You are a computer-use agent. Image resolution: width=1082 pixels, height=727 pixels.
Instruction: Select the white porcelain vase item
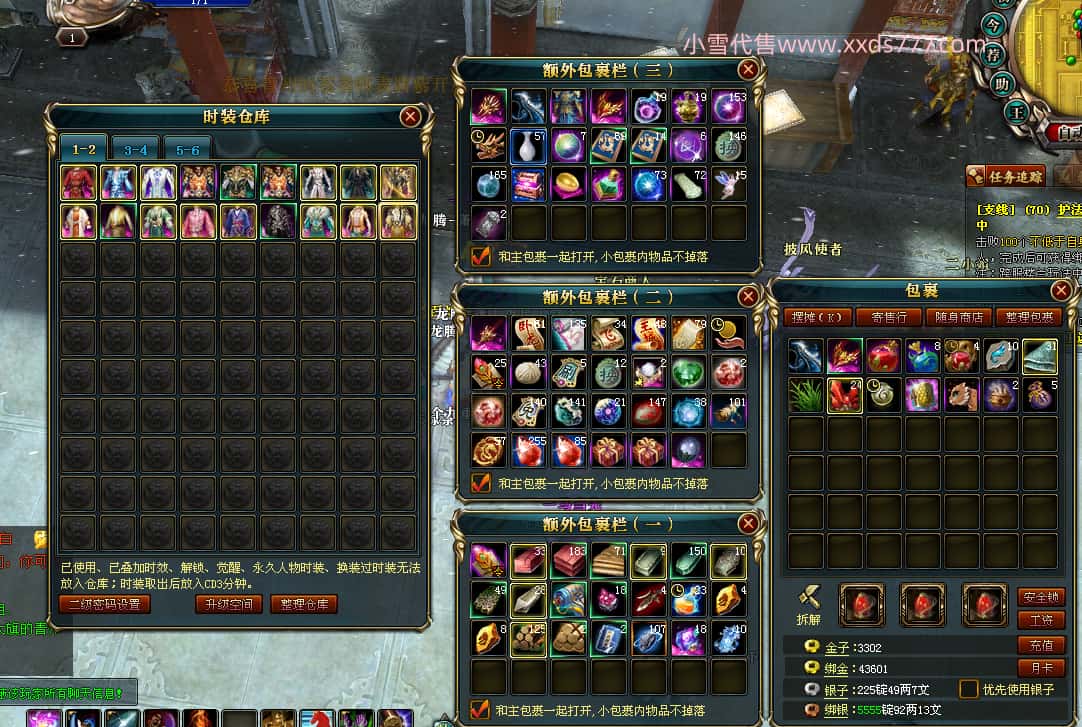(529, 146)
